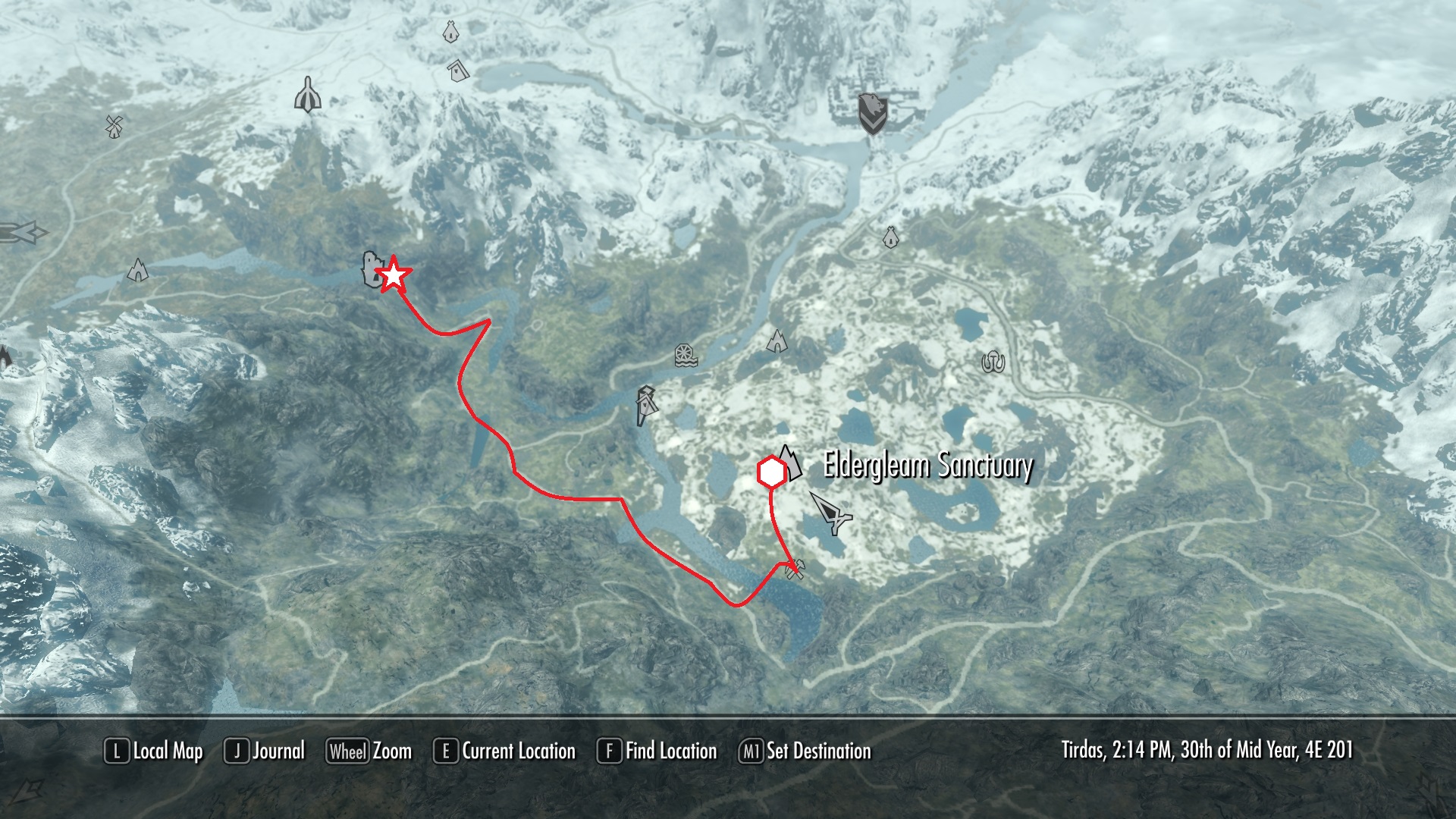Select the ruined fort marker beside the star
The width and height of the screenshot is (1456, 819).
(x=371, y=271)
